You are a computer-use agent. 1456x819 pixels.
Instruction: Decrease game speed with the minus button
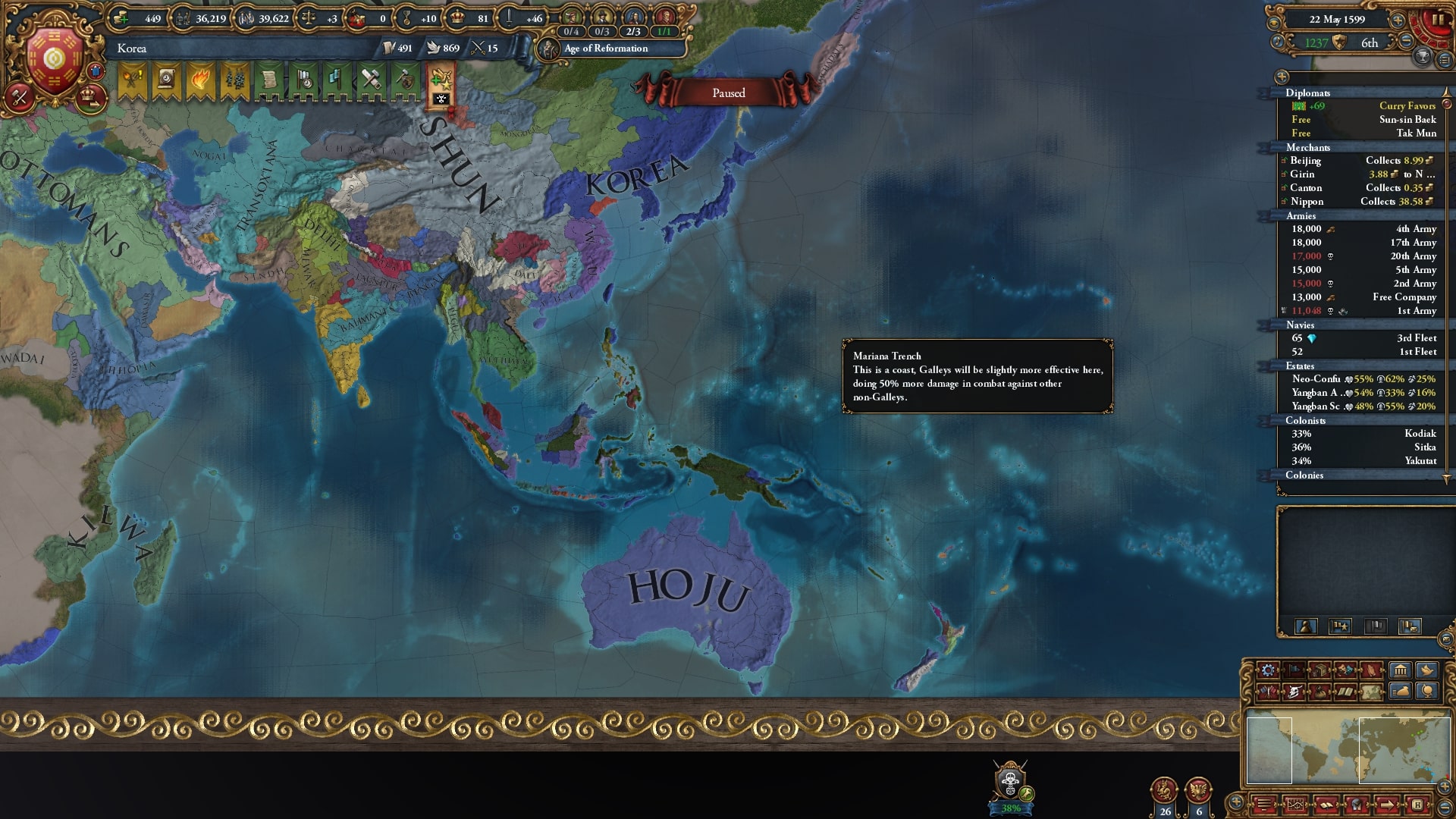[x=1405, y=42]
